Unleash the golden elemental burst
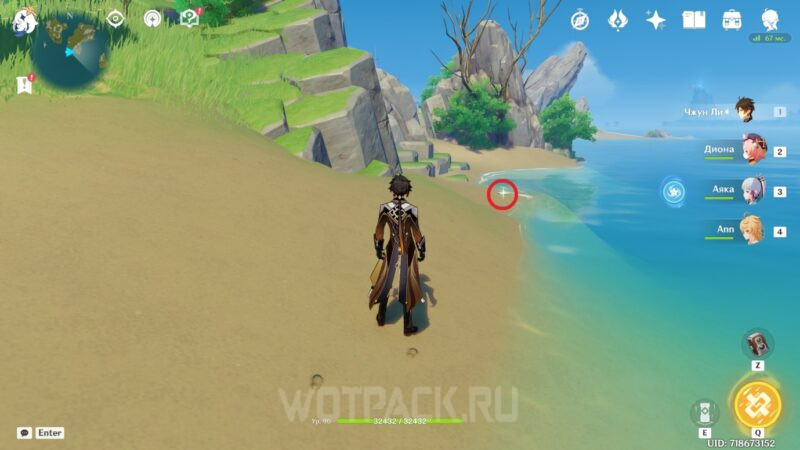The height and width of the screenshot is (450, 800). pos(757,403)
